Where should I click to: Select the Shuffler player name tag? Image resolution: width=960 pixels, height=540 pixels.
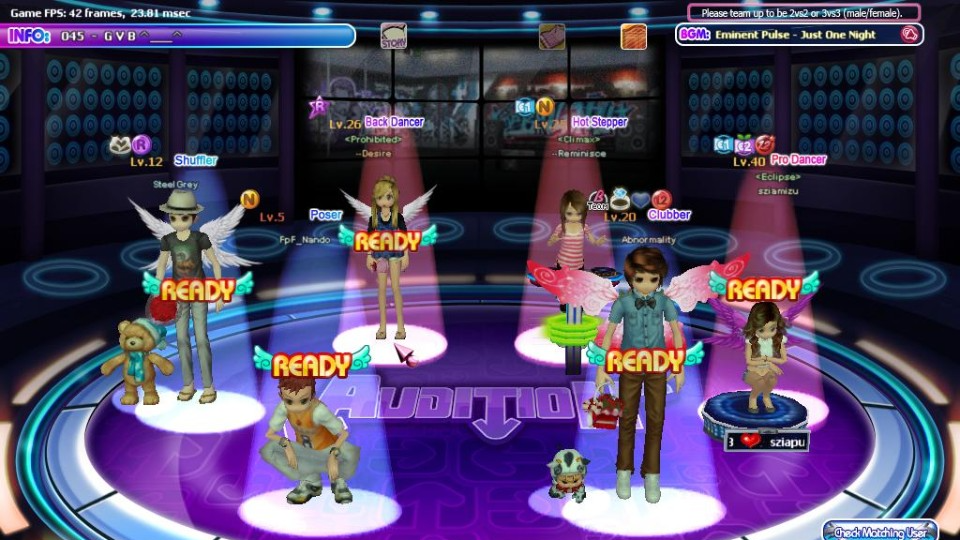(195, 160)
